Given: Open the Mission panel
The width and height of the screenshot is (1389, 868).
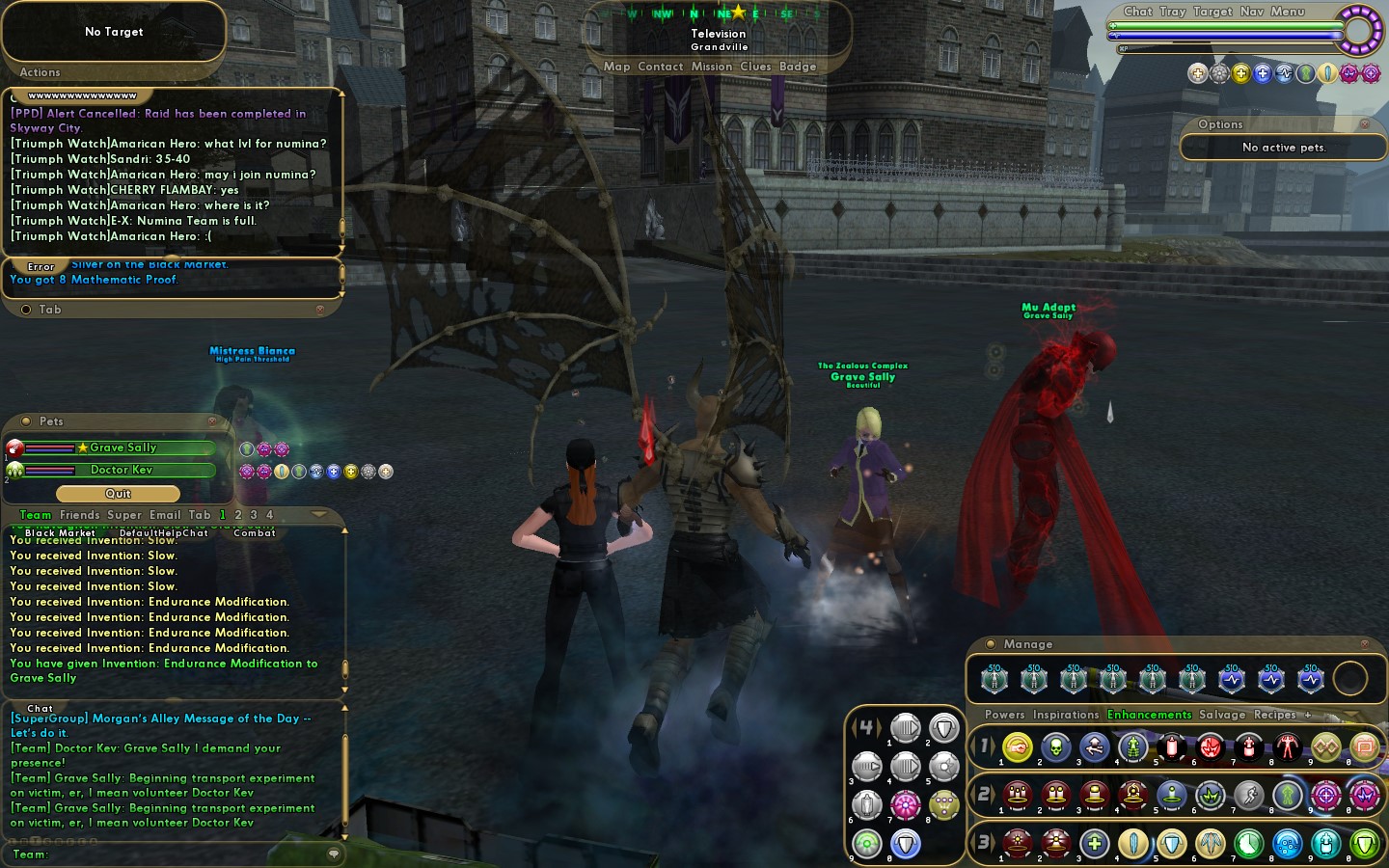Looking at the screenshot, I should coord(712,67).
